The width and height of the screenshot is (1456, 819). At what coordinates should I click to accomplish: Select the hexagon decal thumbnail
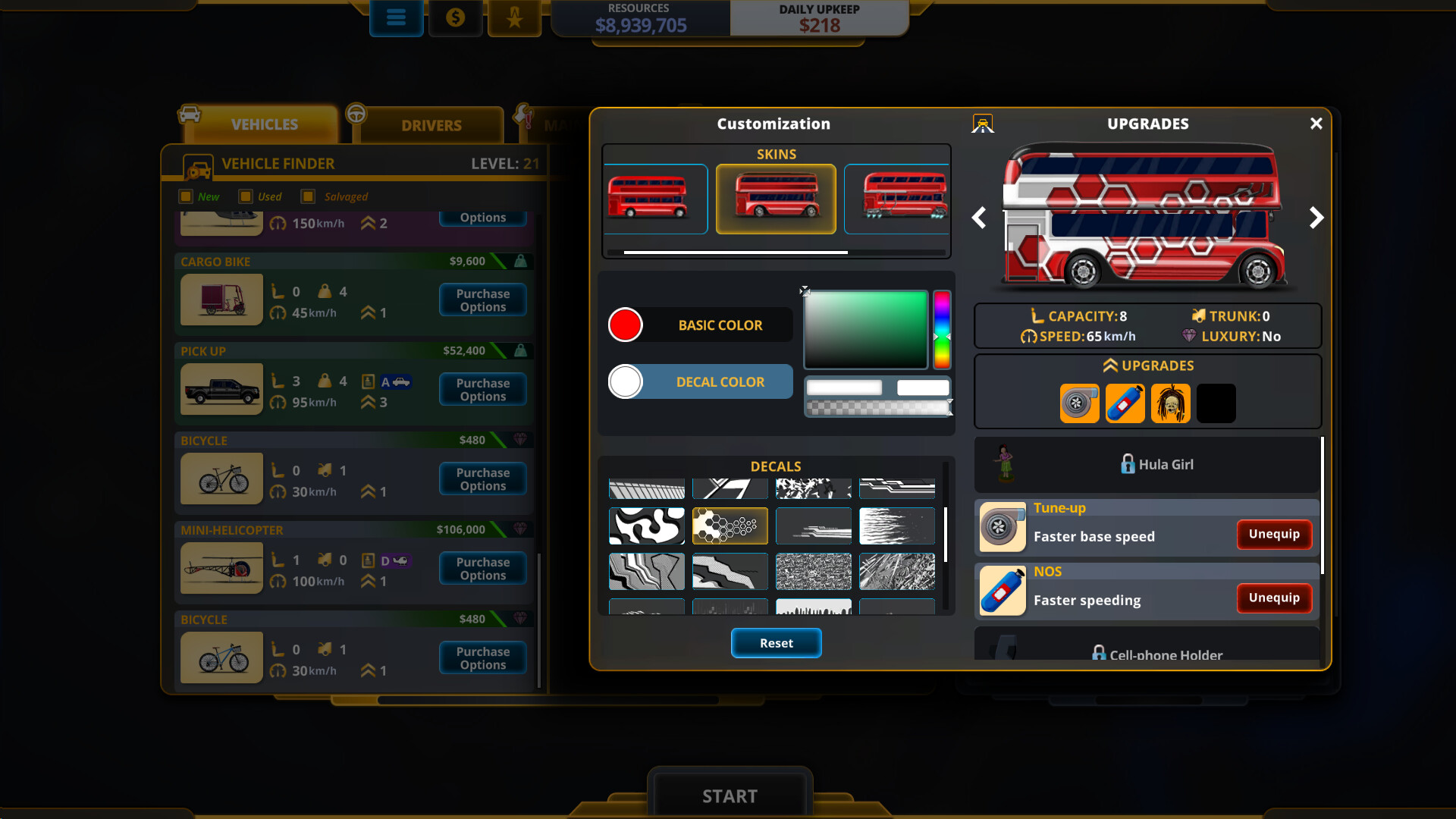coord(730,526)
